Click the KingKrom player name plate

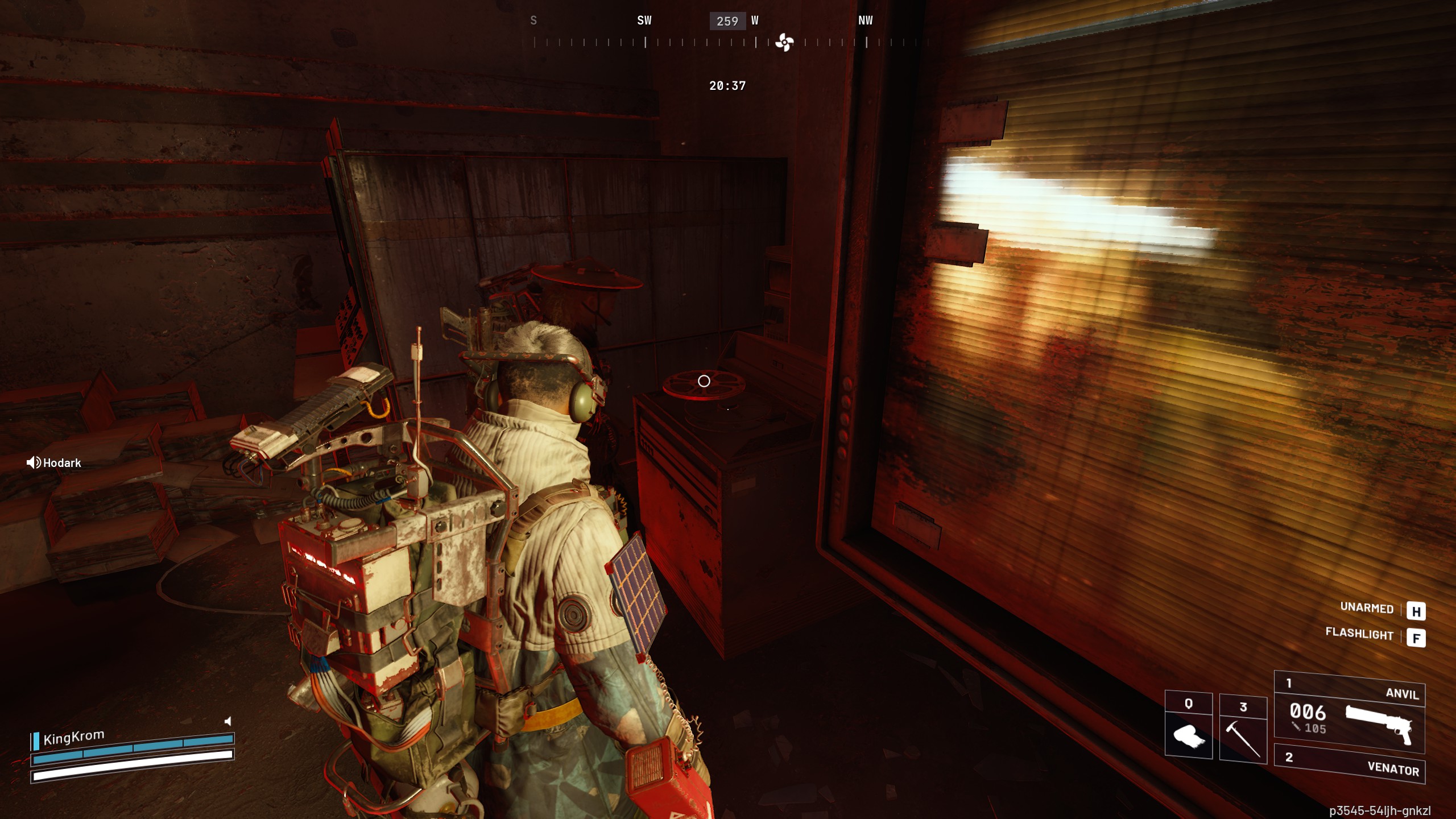tap(73, 738)
